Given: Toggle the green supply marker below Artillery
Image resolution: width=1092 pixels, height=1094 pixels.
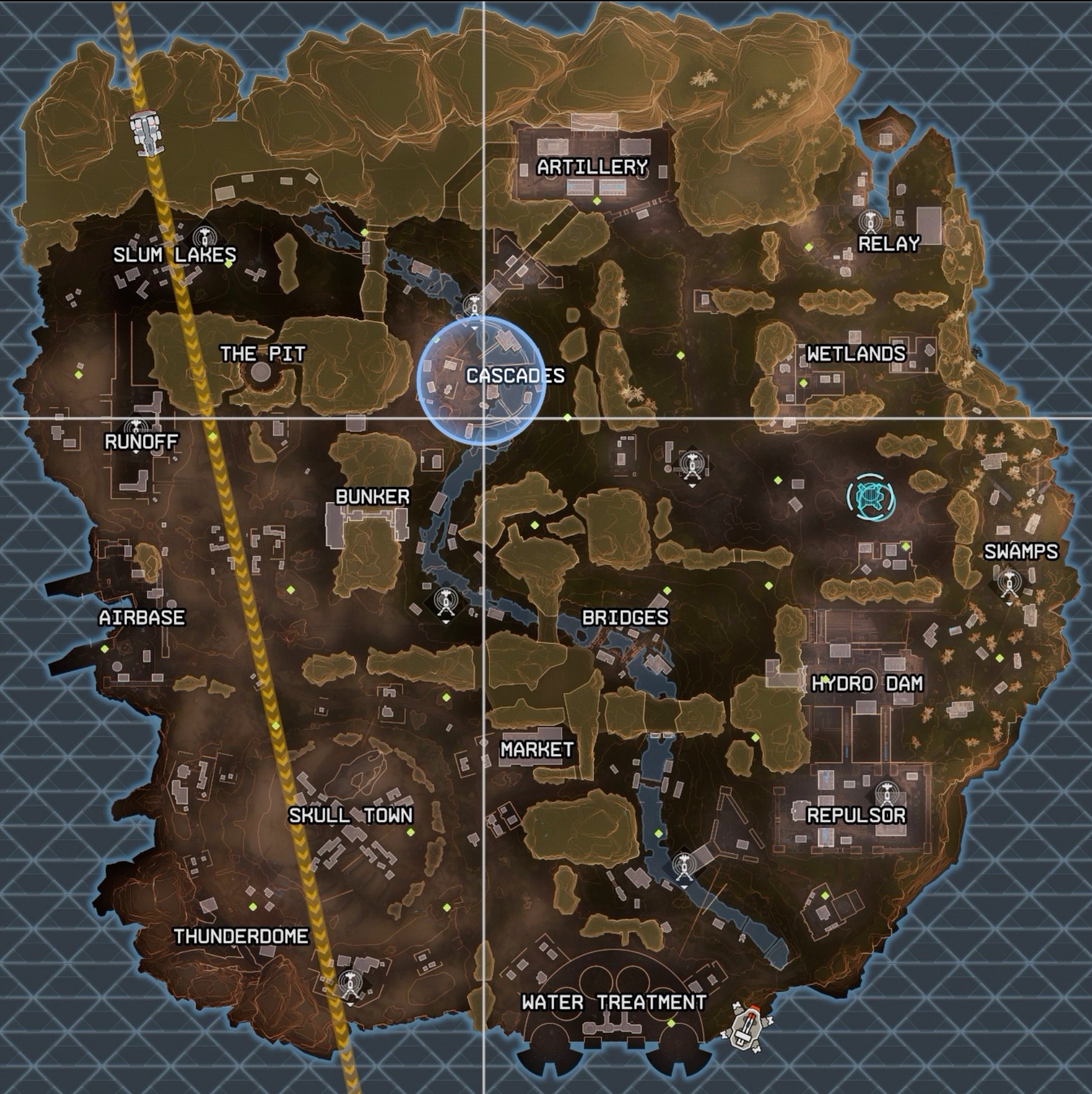Looking at the screenshot, I should coord(598,201).
